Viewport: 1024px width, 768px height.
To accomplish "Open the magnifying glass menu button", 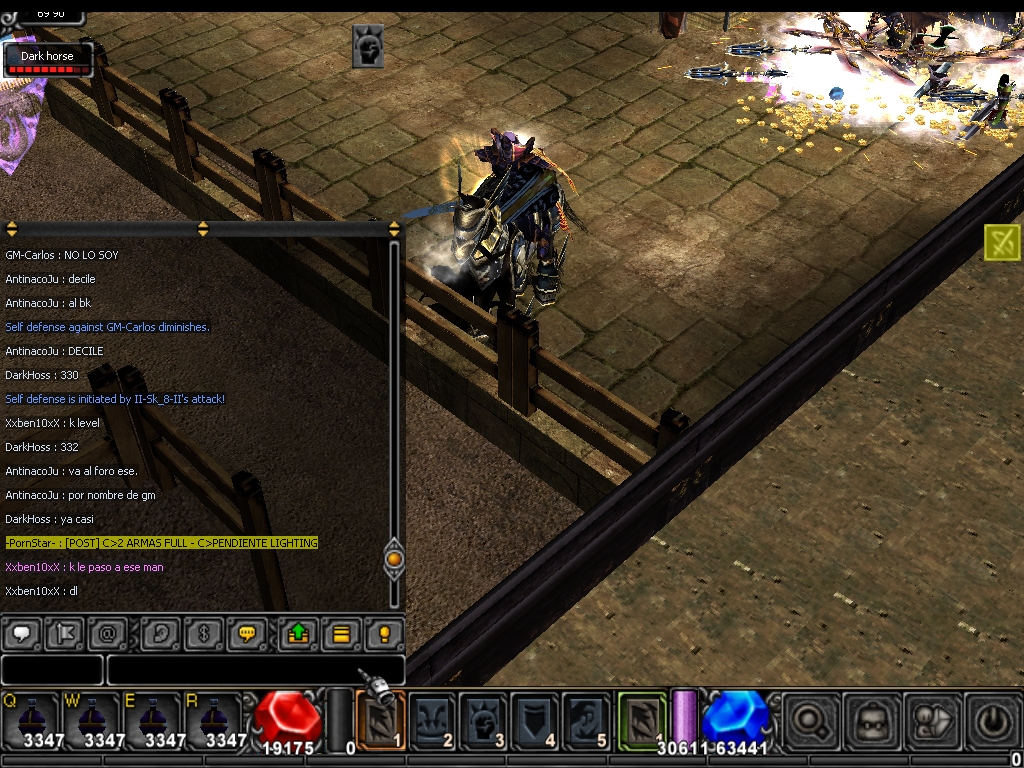I will (811, 720).
